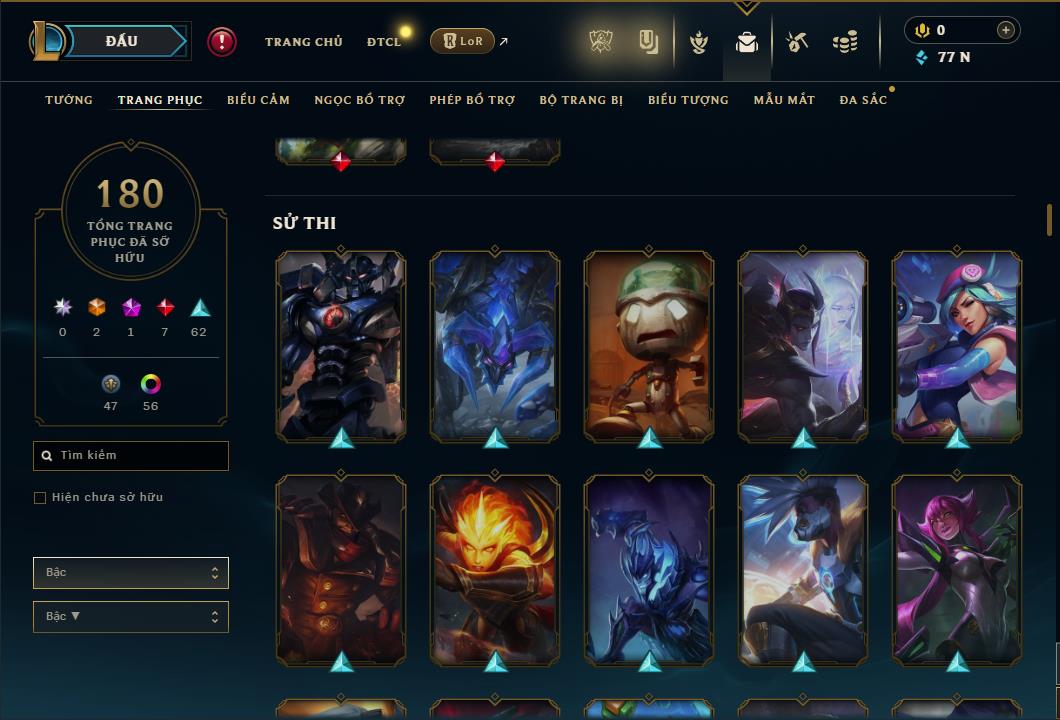Show the BỘ TRANG BỊ tab
1060x720 pixels.
pos(581,100)
